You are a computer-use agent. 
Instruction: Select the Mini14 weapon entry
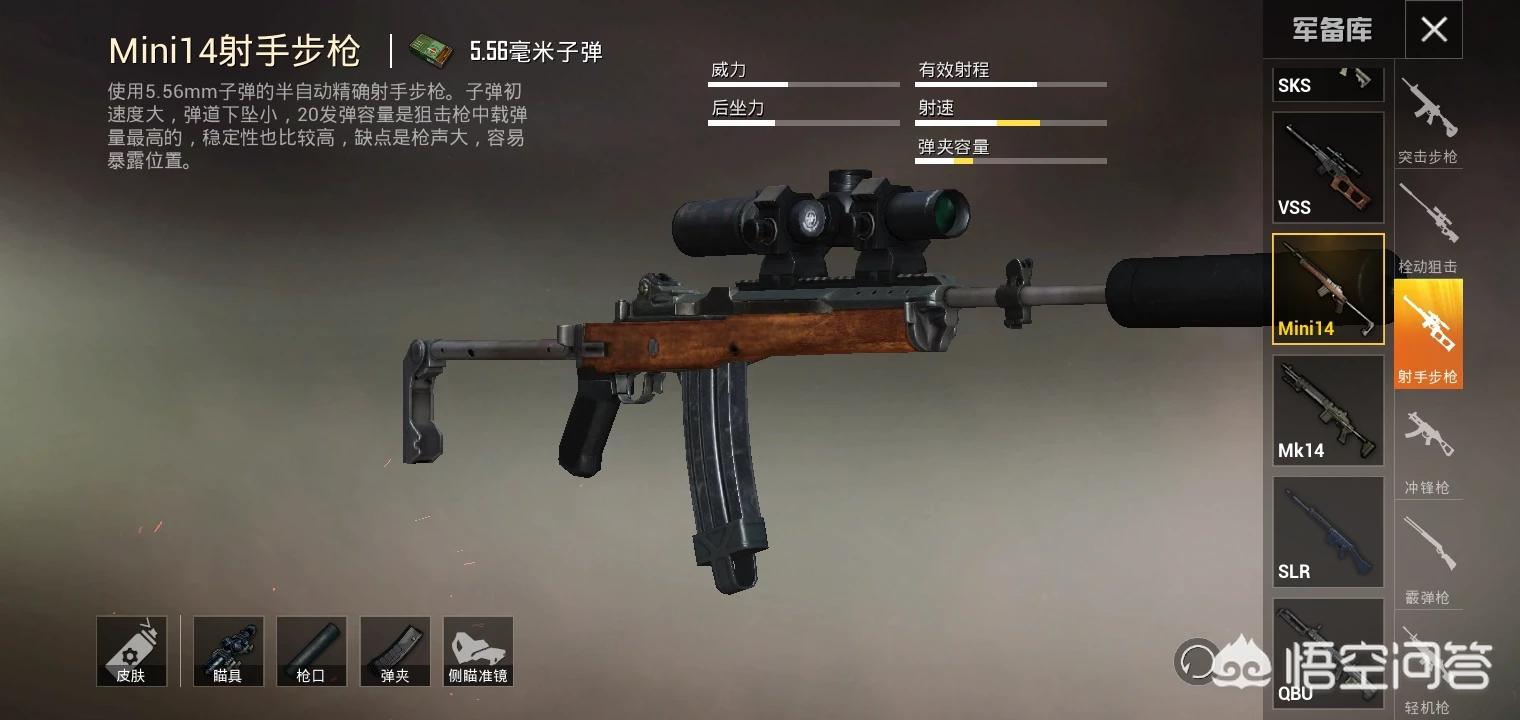click(1327, 289)
